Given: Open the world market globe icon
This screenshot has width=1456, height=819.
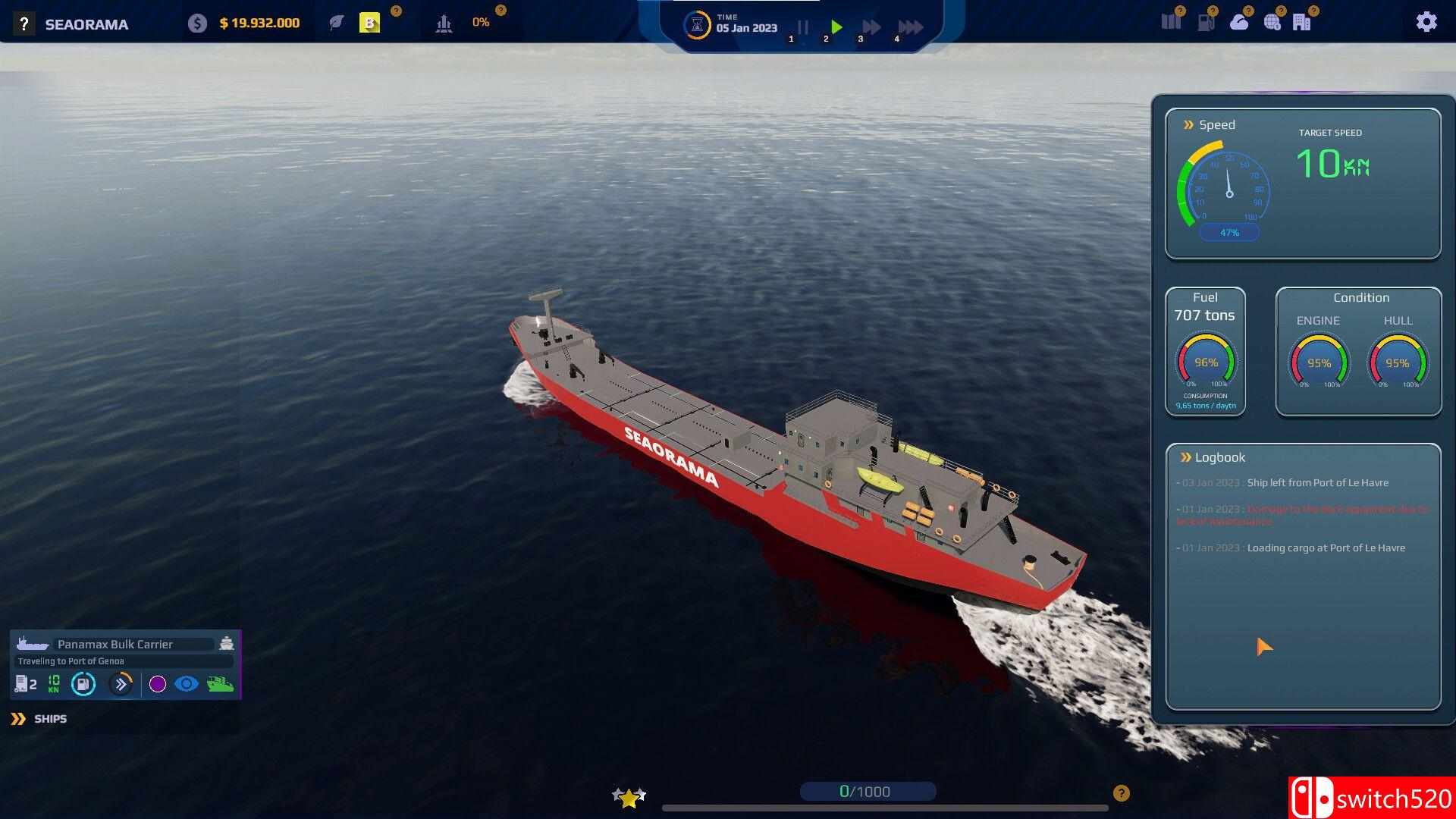Looking at the screenshot, I should click(x=1272, y=21).
